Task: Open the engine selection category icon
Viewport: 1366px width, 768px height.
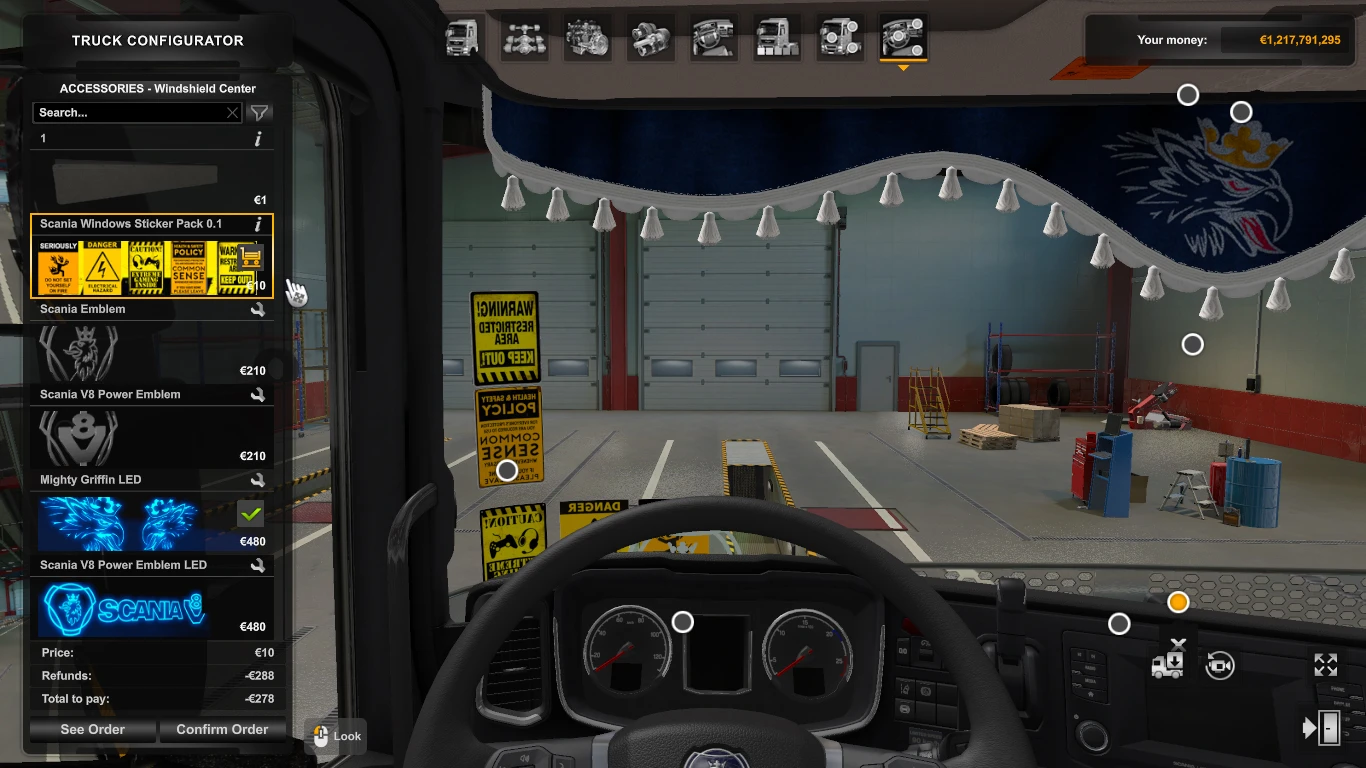Action: [588, 37]
